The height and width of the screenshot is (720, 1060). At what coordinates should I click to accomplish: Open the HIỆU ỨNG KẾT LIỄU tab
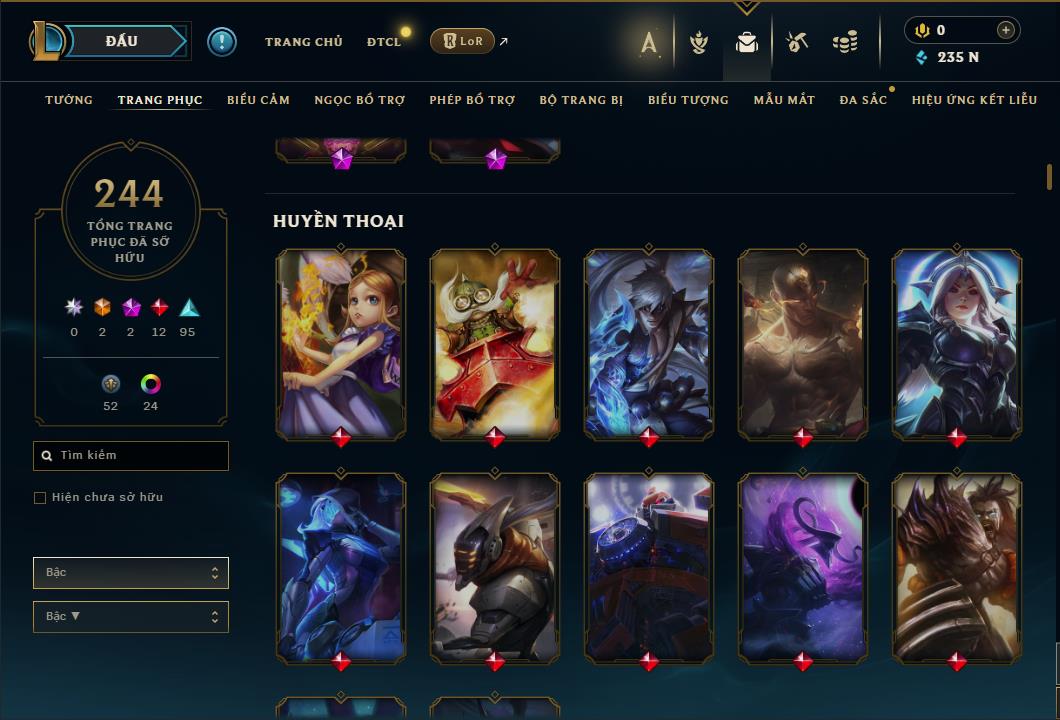point(974,100)
